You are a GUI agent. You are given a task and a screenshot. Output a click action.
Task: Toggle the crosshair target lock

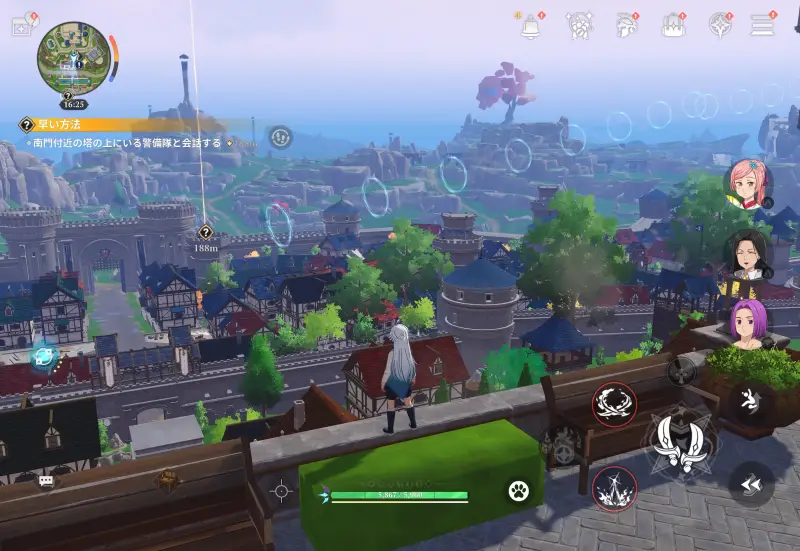[281, 491]
